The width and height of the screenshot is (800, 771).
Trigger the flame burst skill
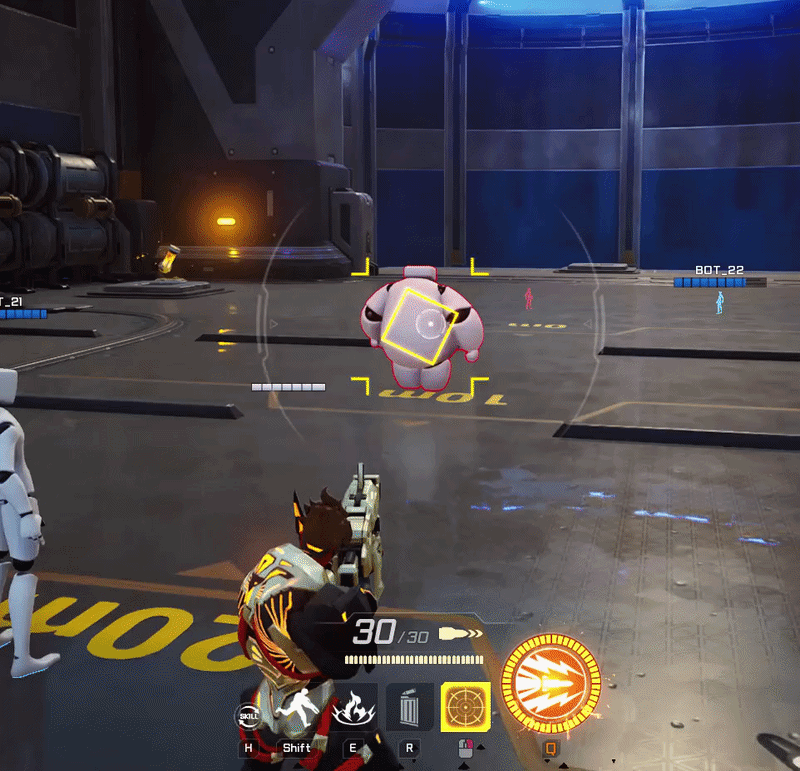click(x=353, y=711)
